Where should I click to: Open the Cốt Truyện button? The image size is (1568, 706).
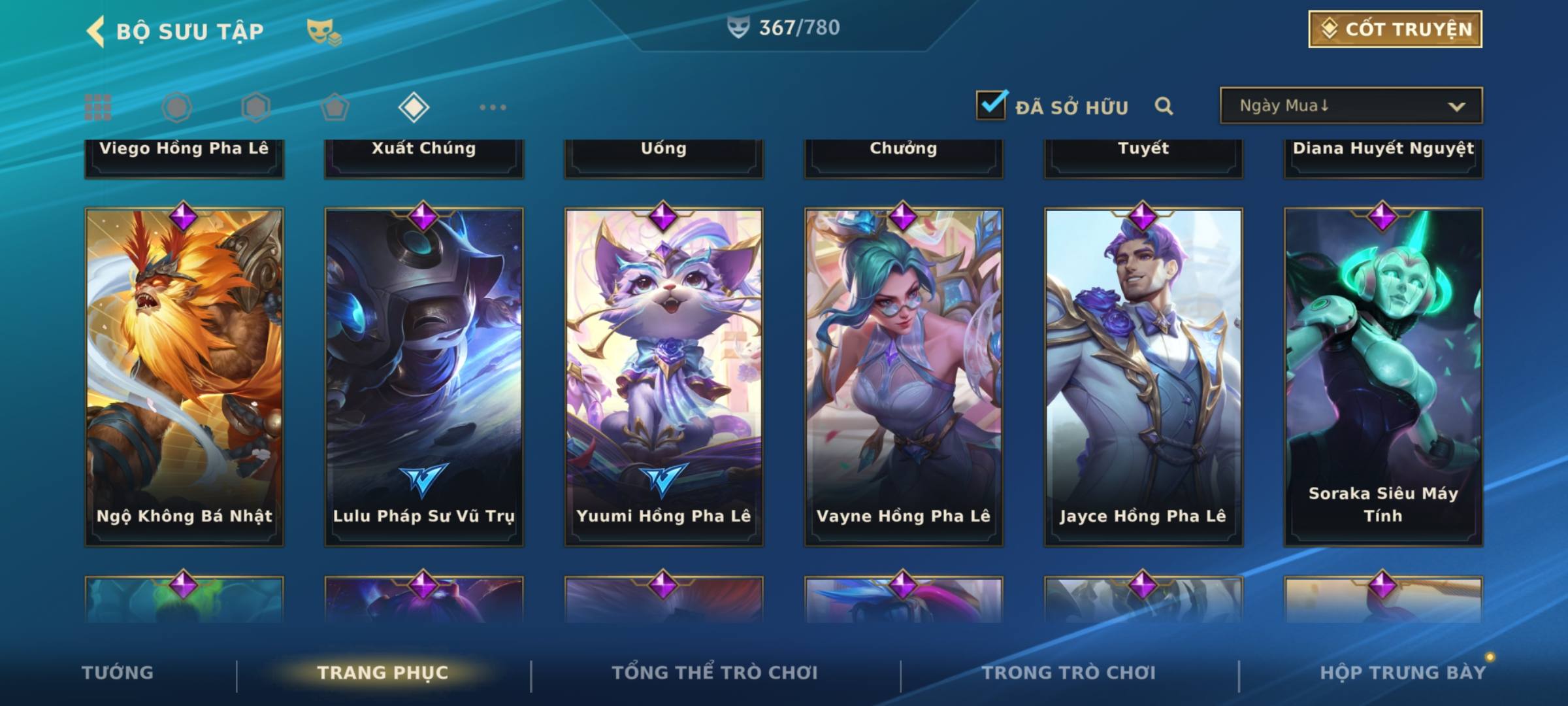(1395, 29)
